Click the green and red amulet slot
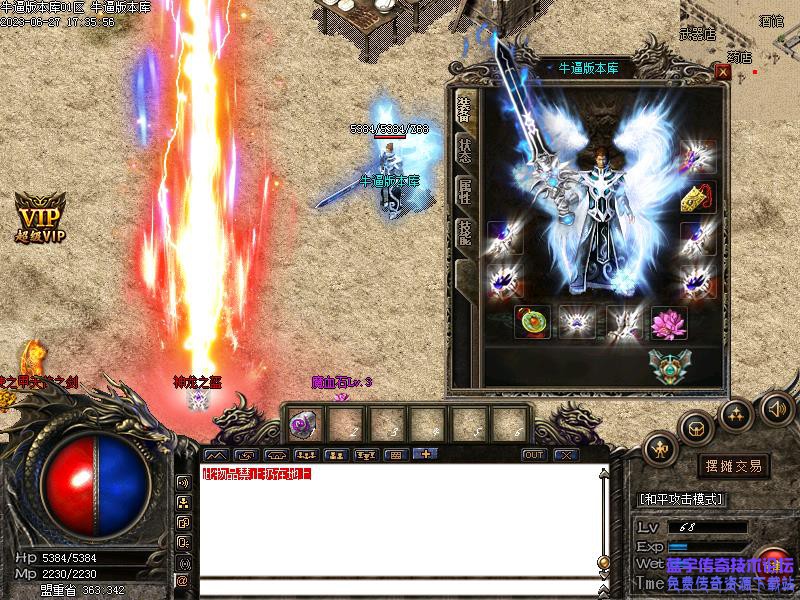The width and height of the screenshot is (800, 600). (532, 322)
